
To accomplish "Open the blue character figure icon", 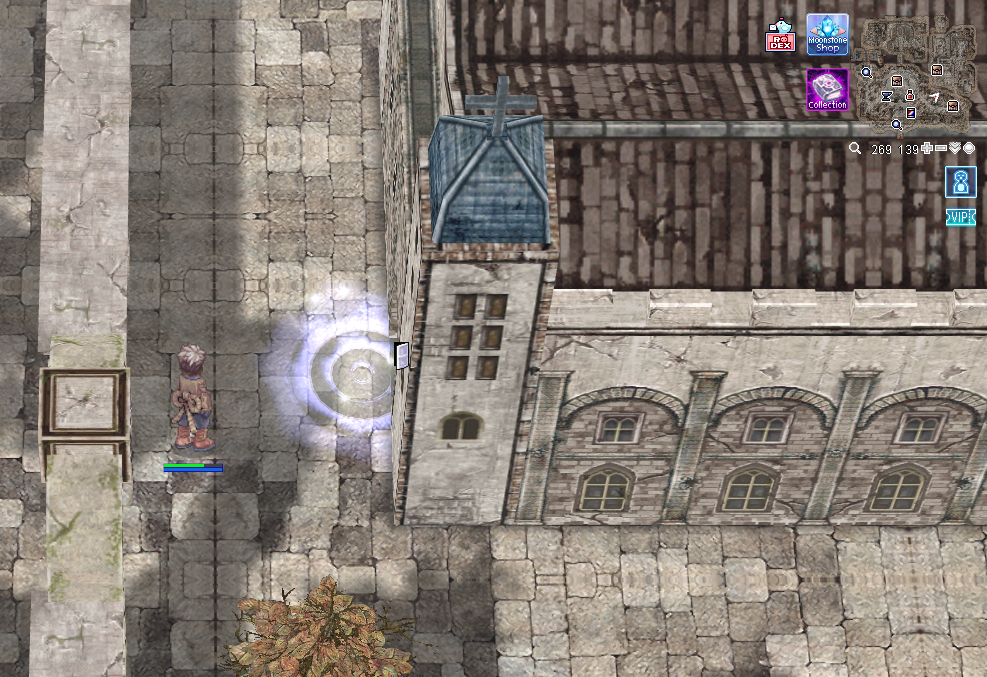I will click(960, 182).
